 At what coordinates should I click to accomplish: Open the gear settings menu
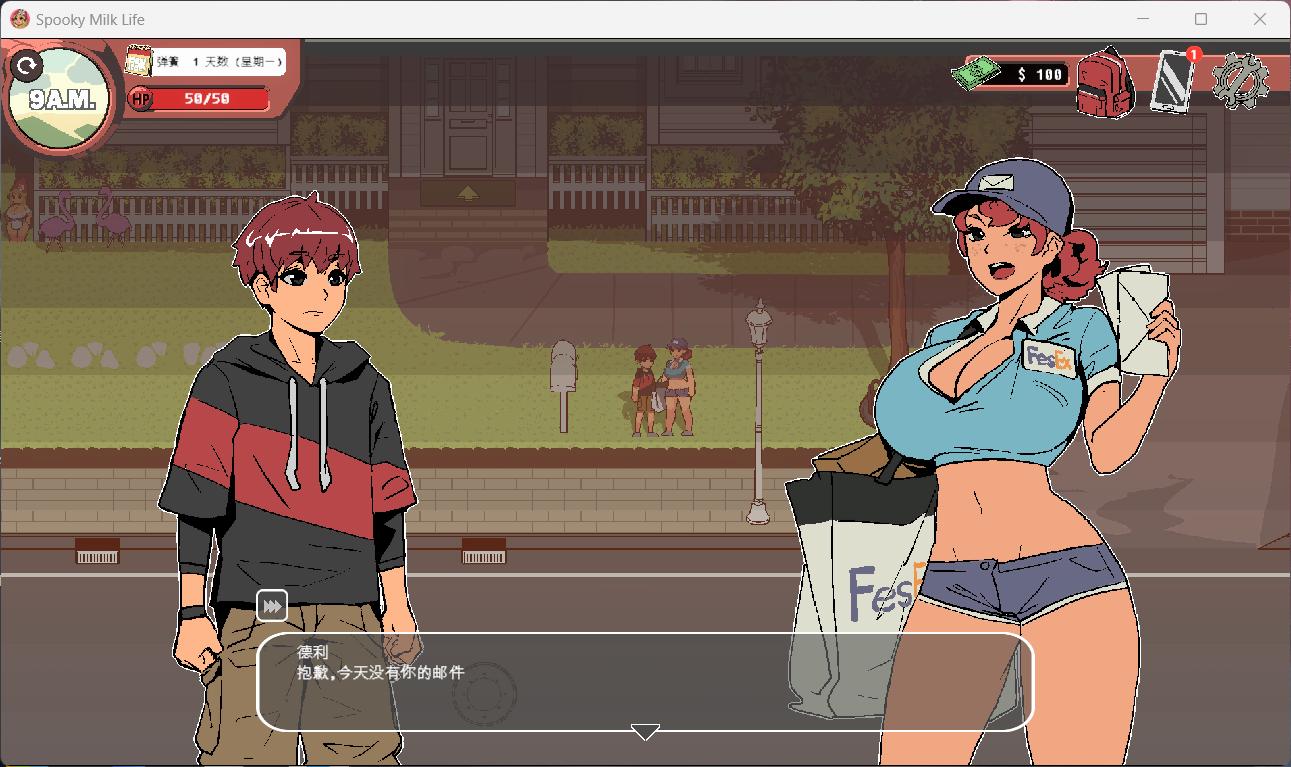(x=1240, y=80)
